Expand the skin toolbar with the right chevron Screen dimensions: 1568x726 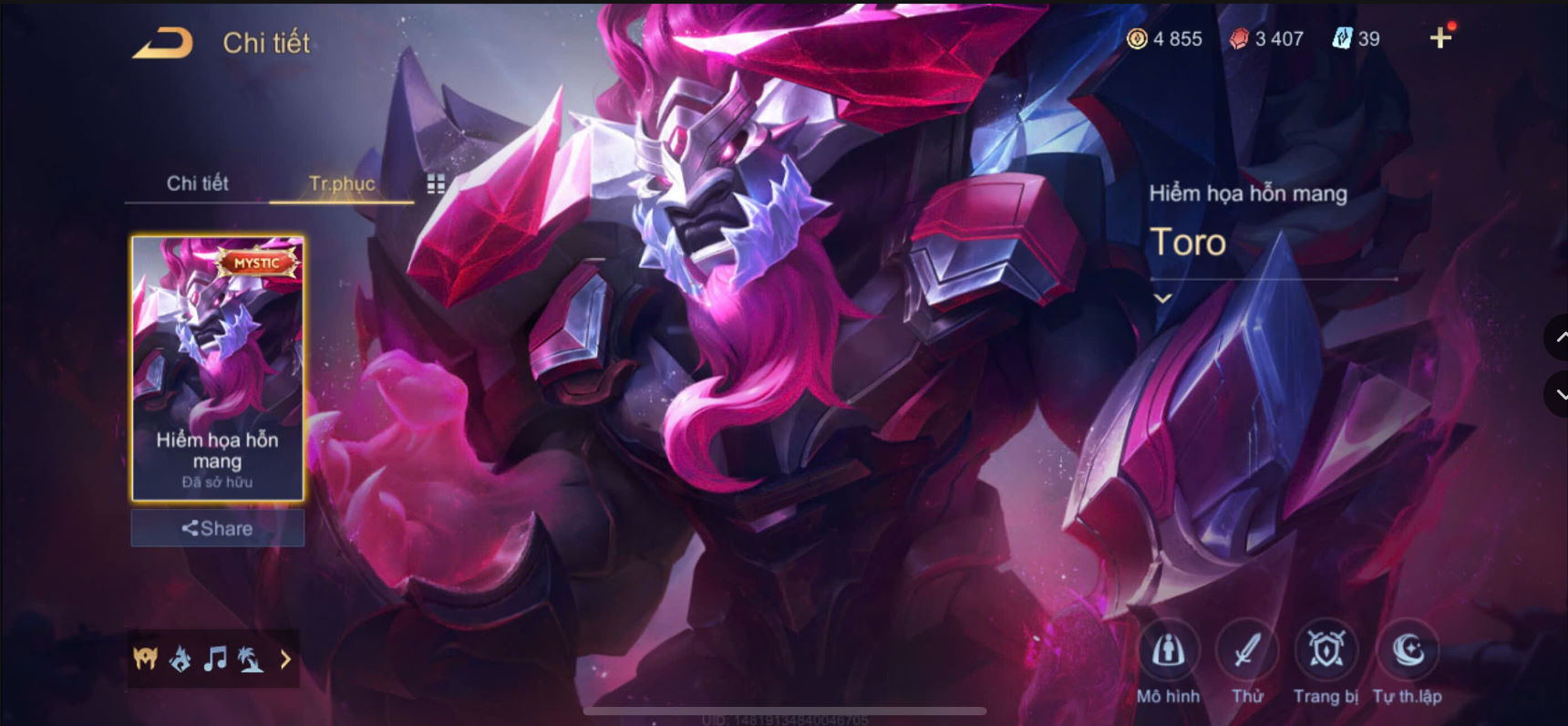click(285, 659)
